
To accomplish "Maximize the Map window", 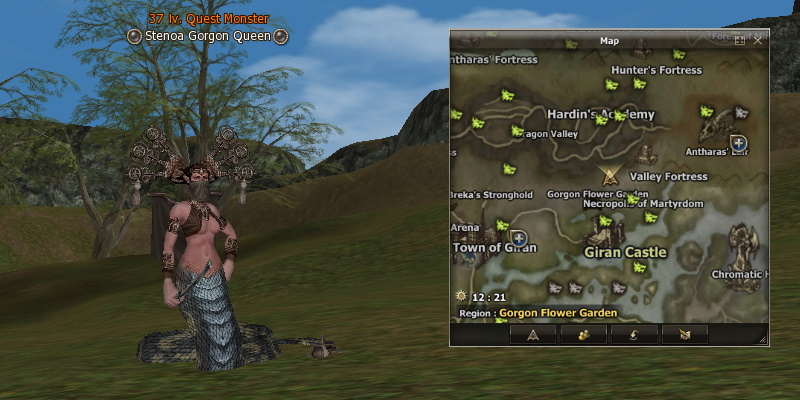I will click(x=740, y=41).
